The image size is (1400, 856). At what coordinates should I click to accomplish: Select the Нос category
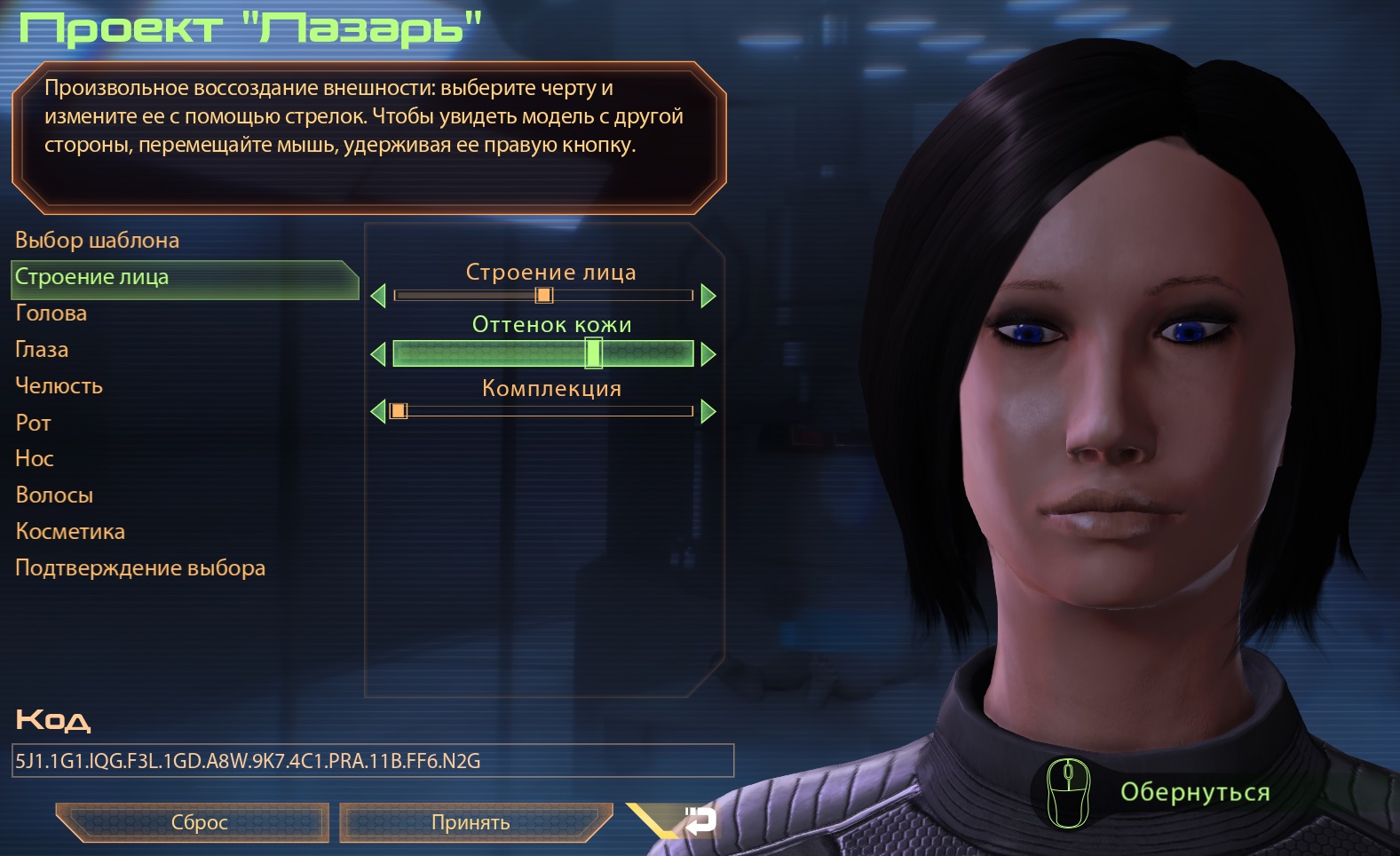coord(35,459)
